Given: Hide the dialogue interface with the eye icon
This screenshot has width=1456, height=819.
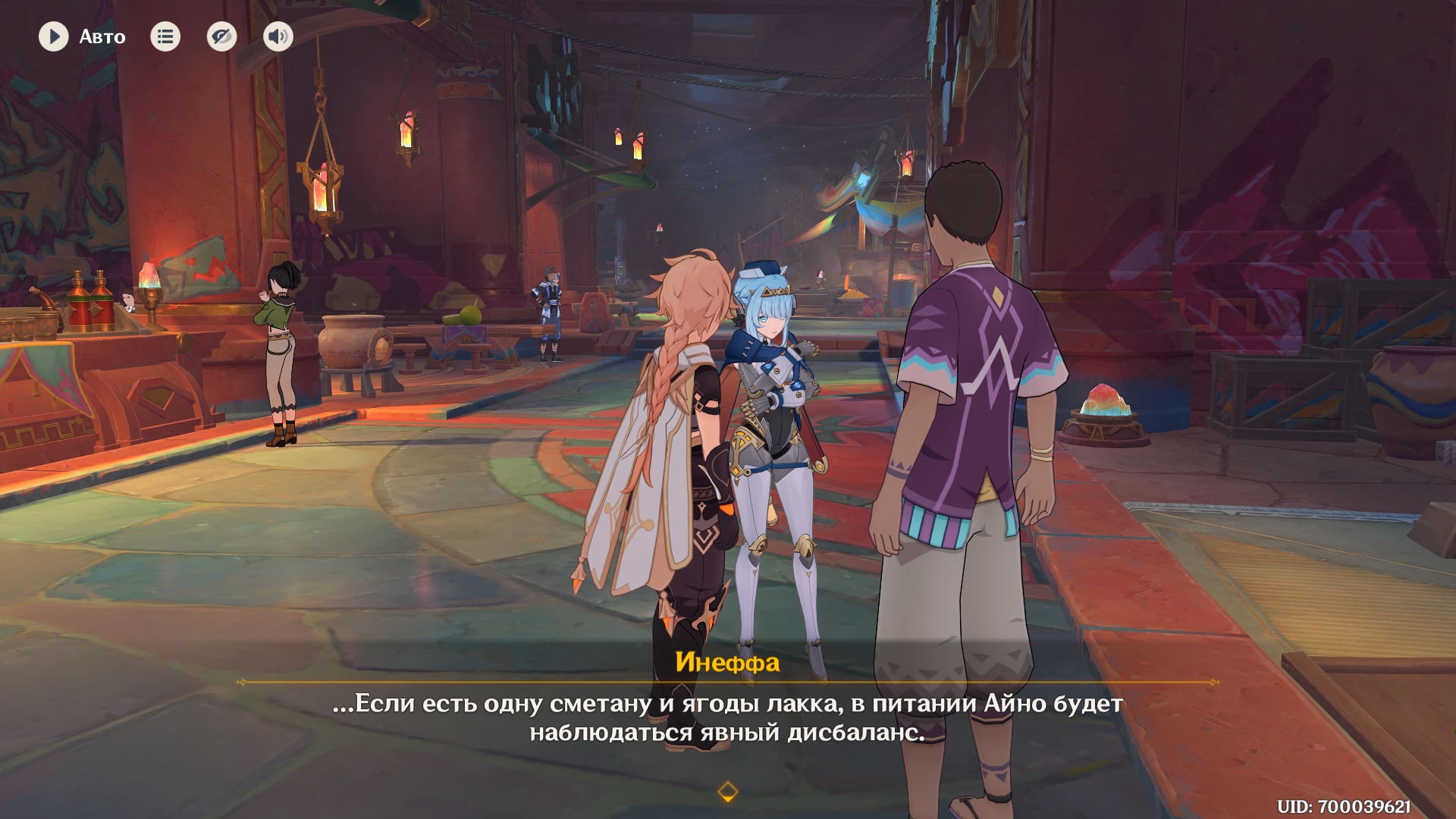Looking at the screenshot, I should tap(221, 36).
